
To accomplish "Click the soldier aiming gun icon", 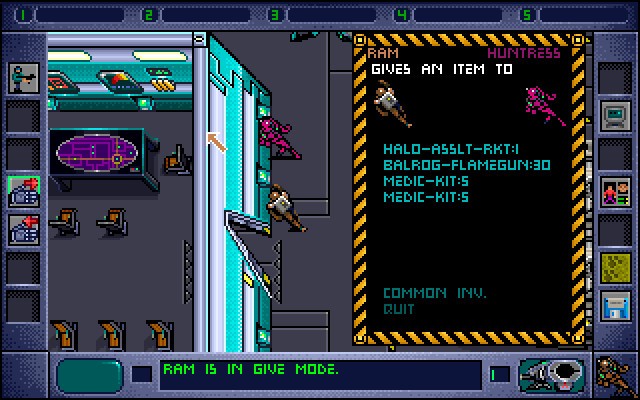I will 22,78.
